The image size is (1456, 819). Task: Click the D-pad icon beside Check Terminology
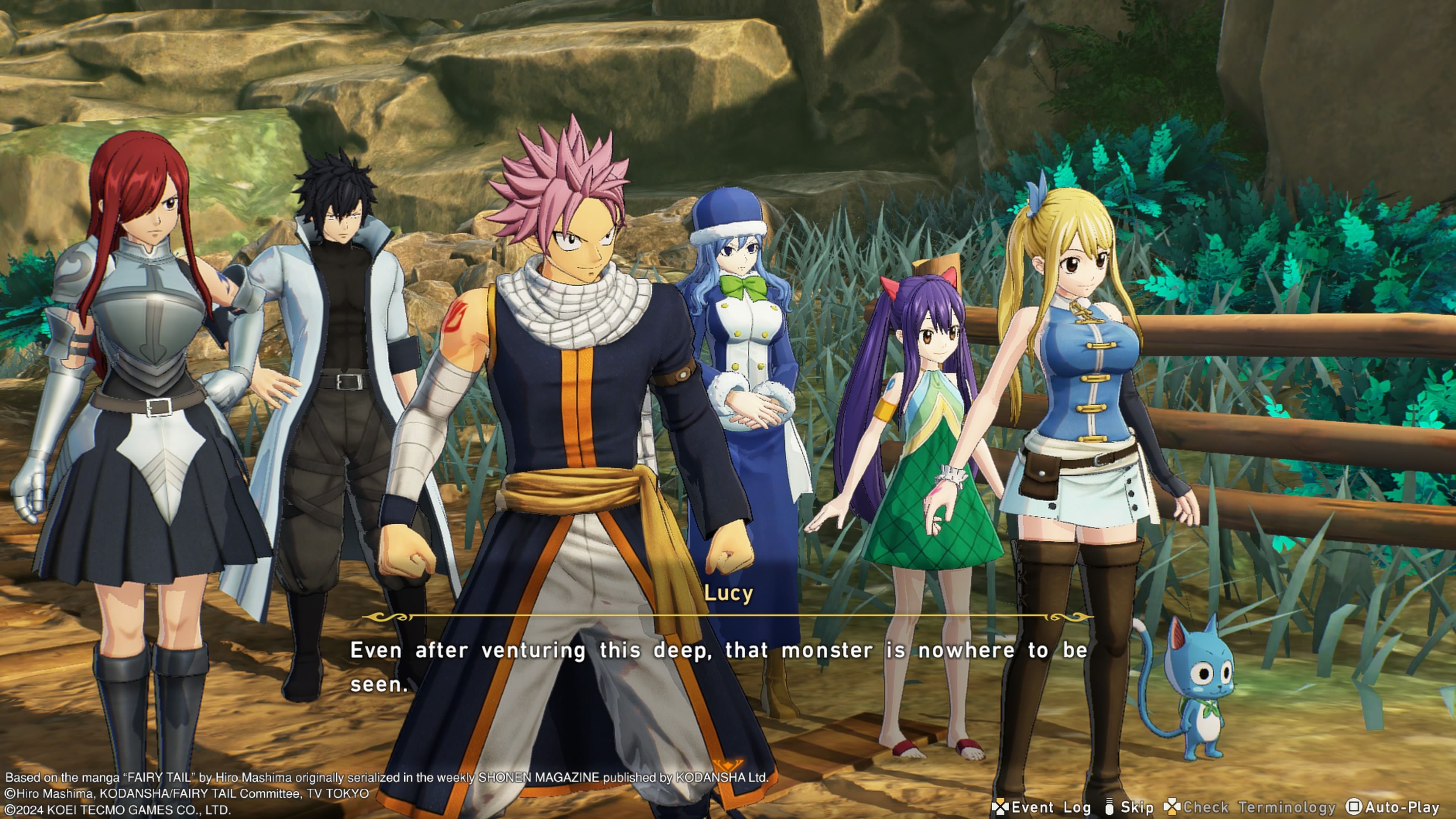[1173, 806]
